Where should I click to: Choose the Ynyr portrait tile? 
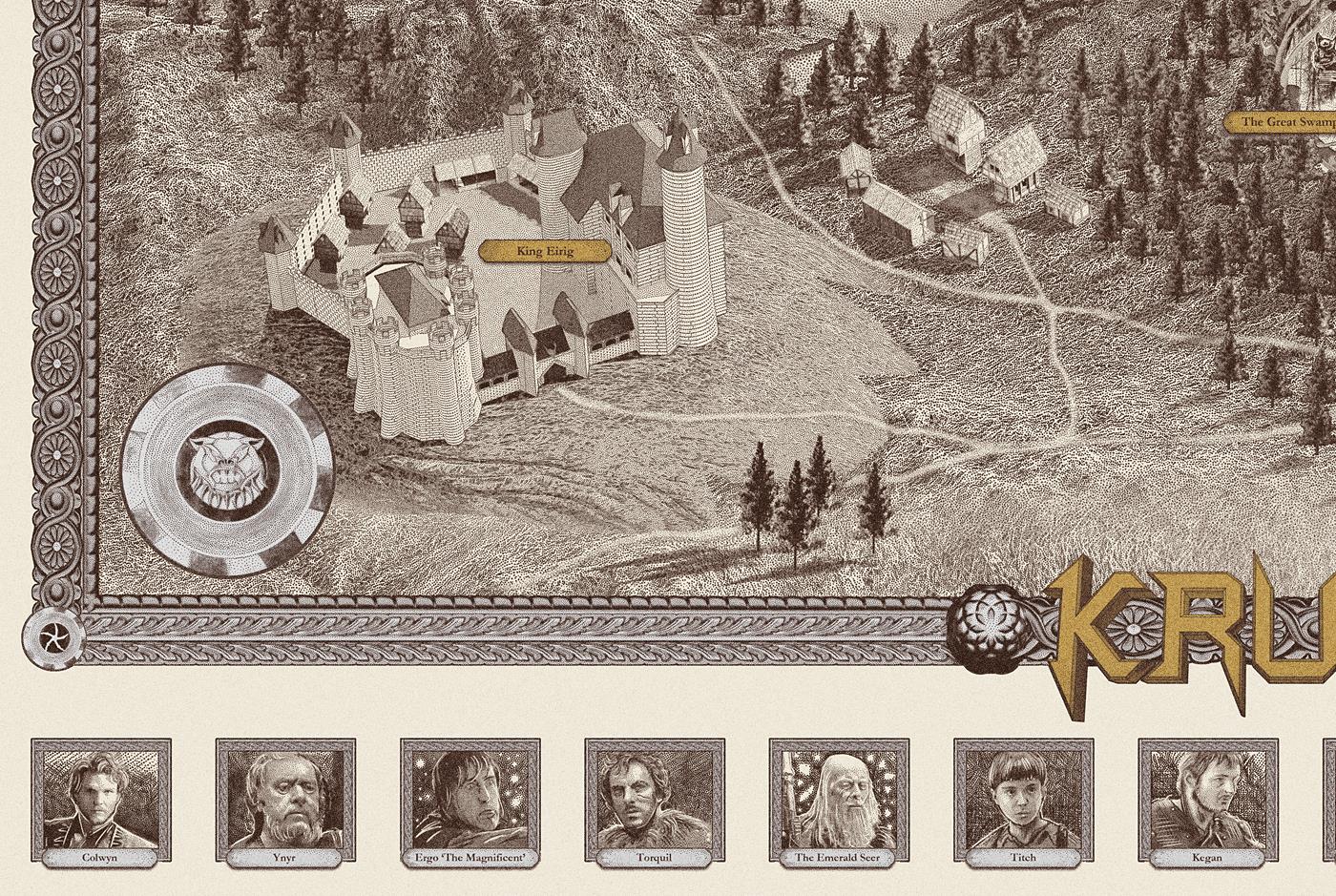pyautogui.click(x=285, y=800)
